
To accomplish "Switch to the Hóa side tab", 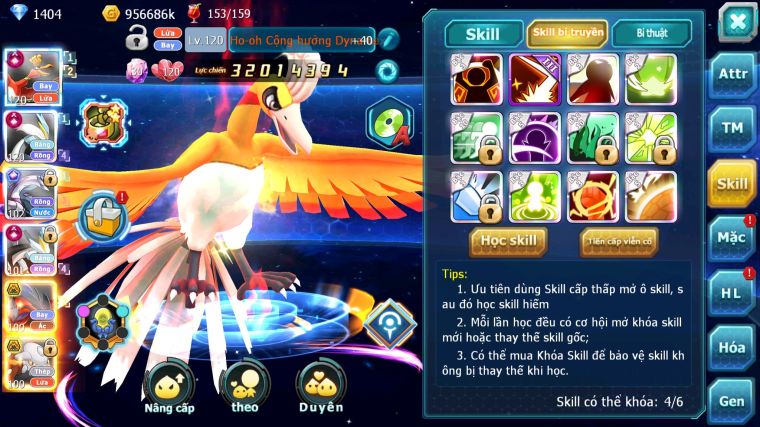I will tap(732, 347).
